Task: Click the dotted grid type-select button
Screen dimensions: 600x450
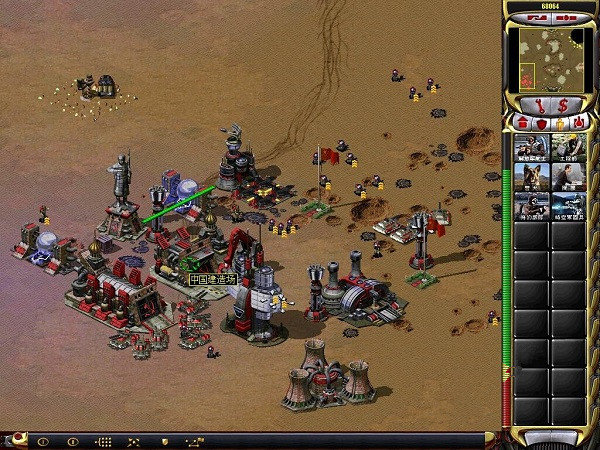Action: [103, 441]
